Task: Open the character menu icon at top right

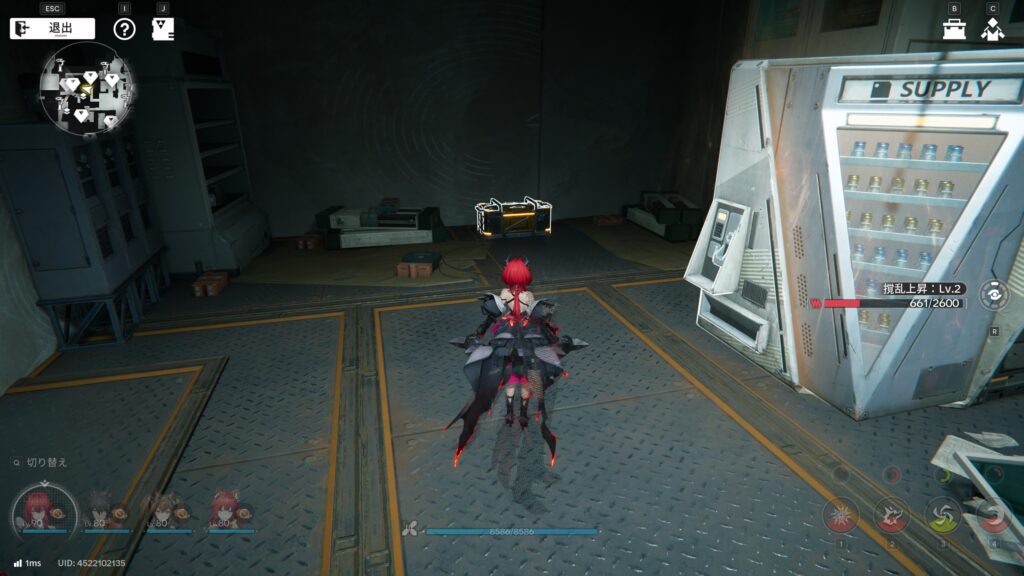Action: click(x=992, y=29)
